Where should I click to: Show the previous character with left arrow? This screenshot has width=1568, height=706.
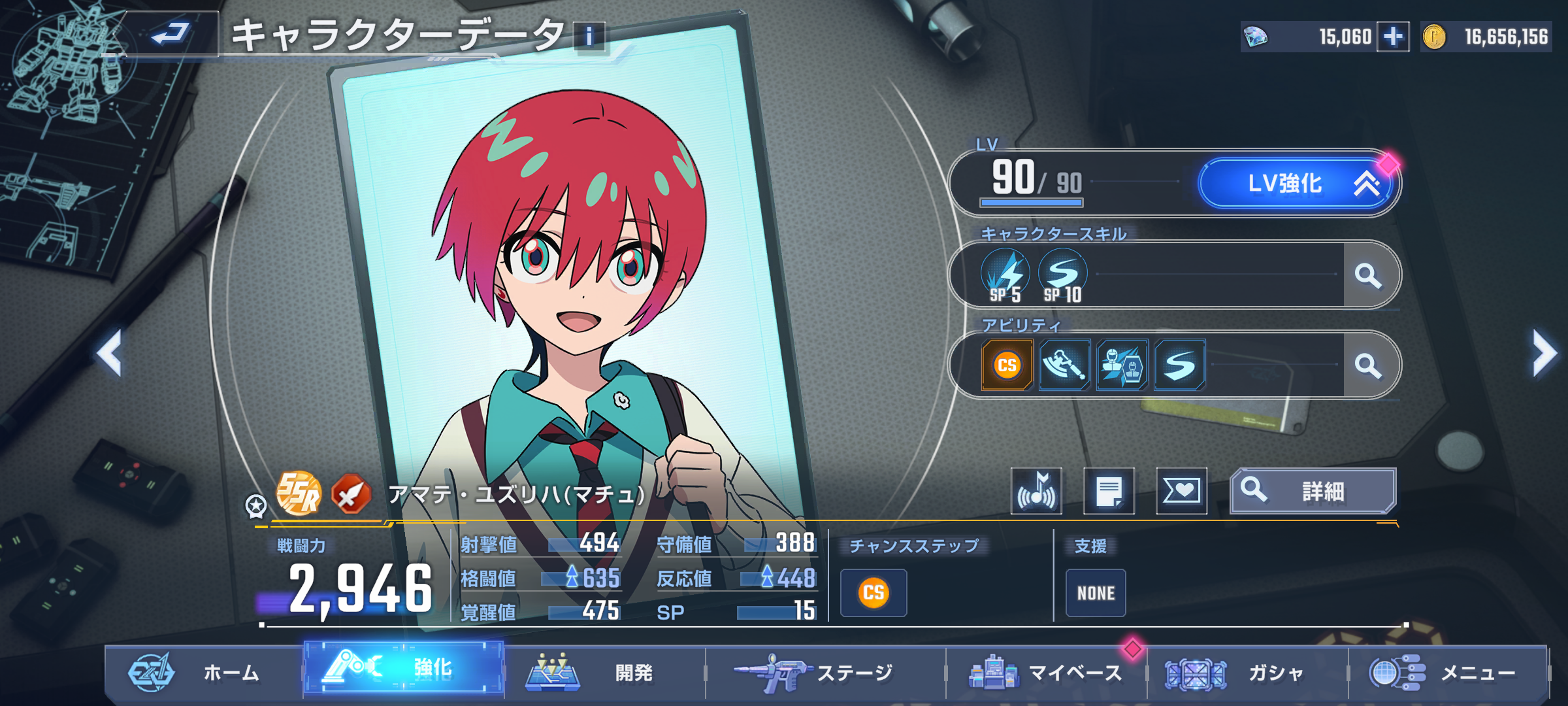tap(110, 353)
